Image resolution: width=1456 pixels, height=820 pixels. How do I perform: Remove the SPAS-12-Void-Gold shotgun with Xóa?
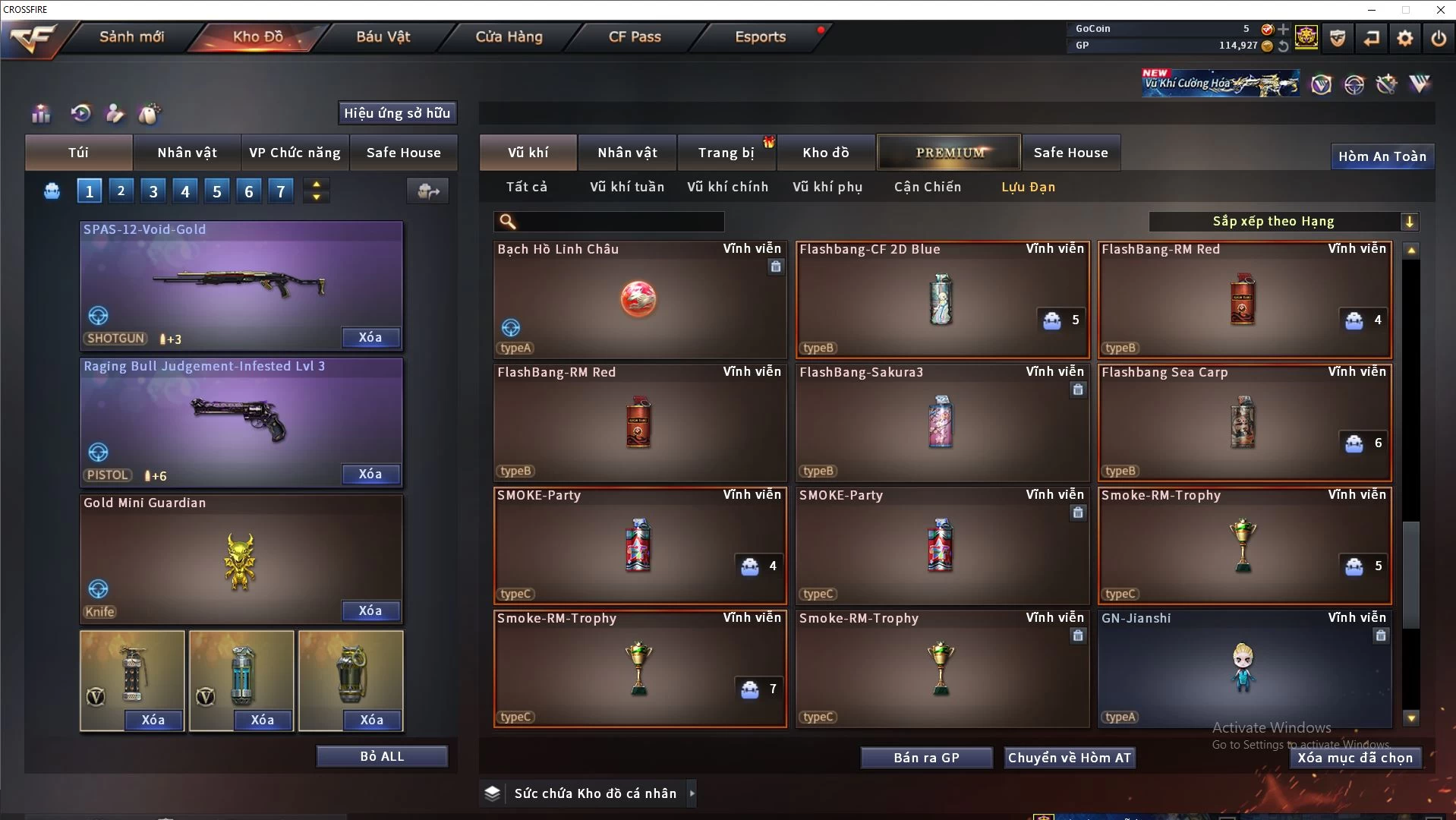[370, 337]
